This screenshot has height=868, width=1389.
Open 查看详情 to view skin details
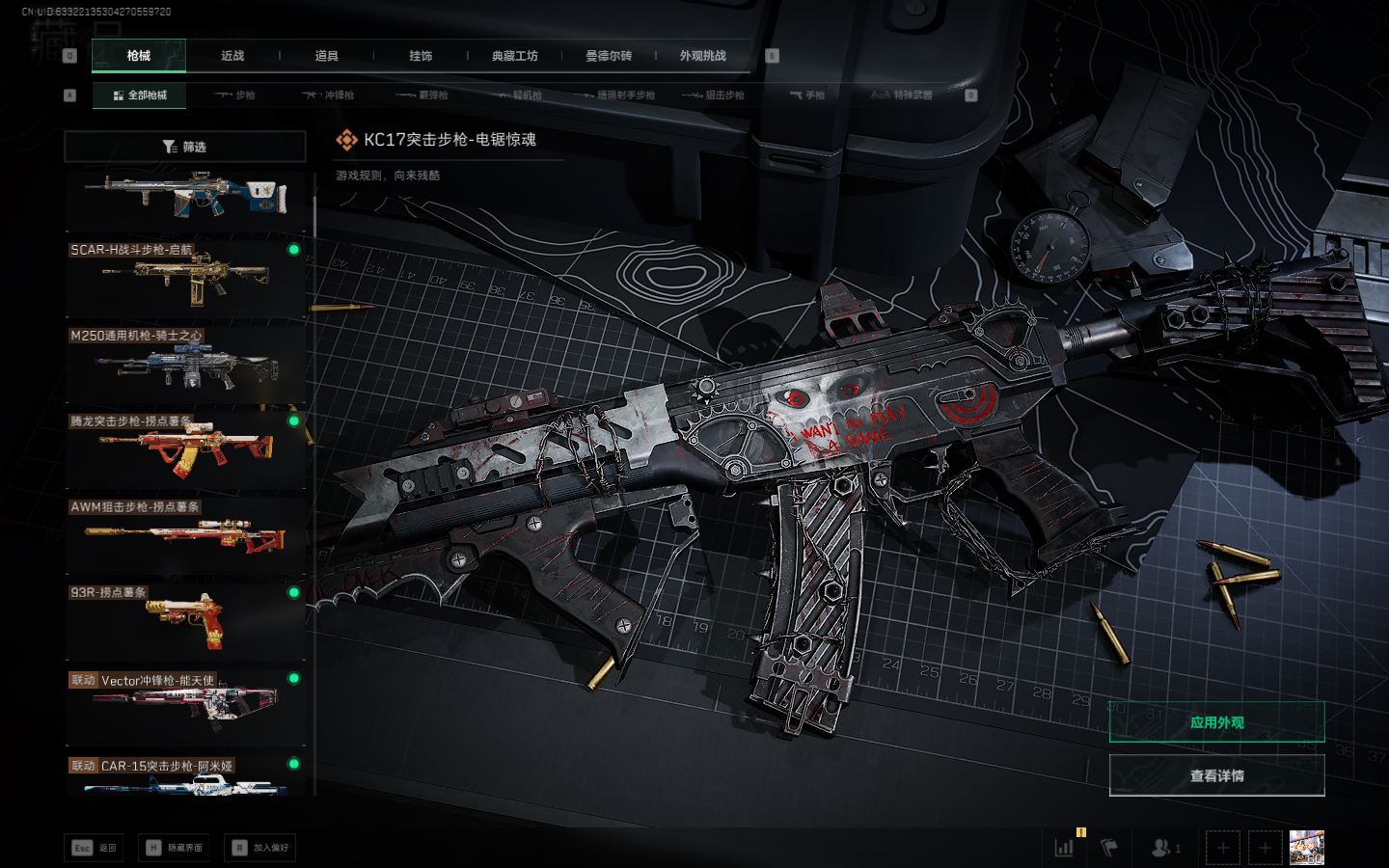point(1216,775)
